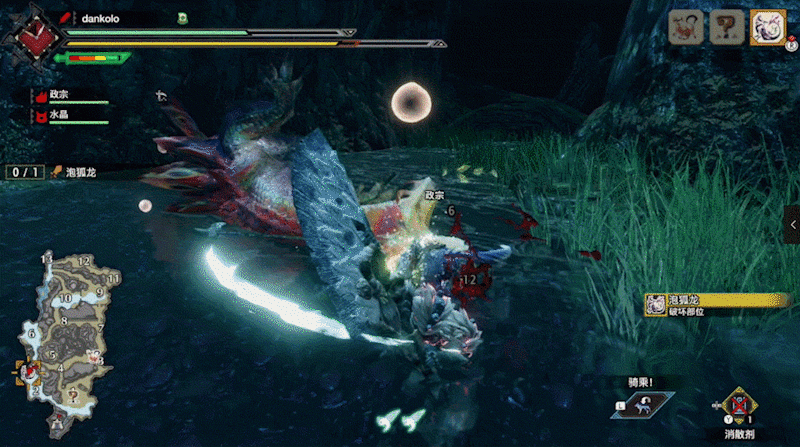Click the unknown monster question-mark icon

click(x=726, y=27)
